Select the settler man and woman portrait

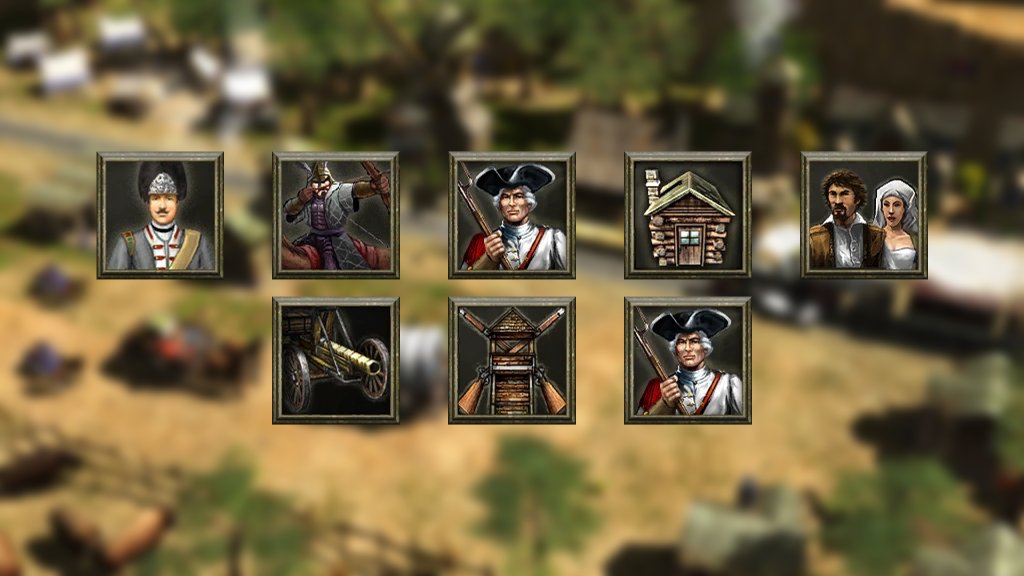pos(864,215)
